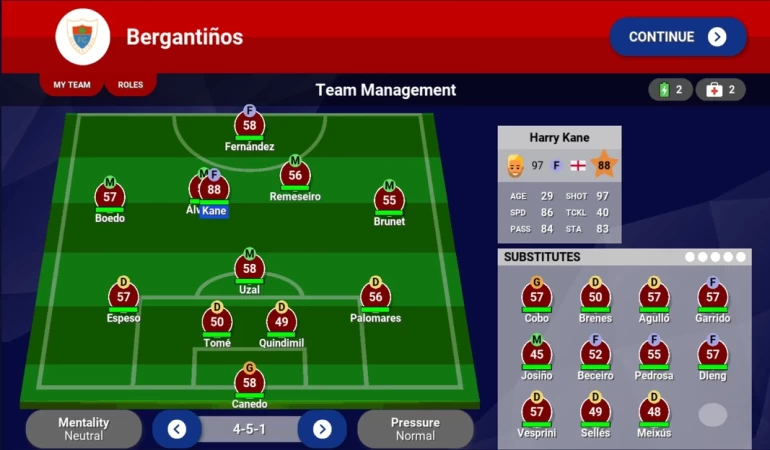Select substitute Cobo

tap(537, 297)
